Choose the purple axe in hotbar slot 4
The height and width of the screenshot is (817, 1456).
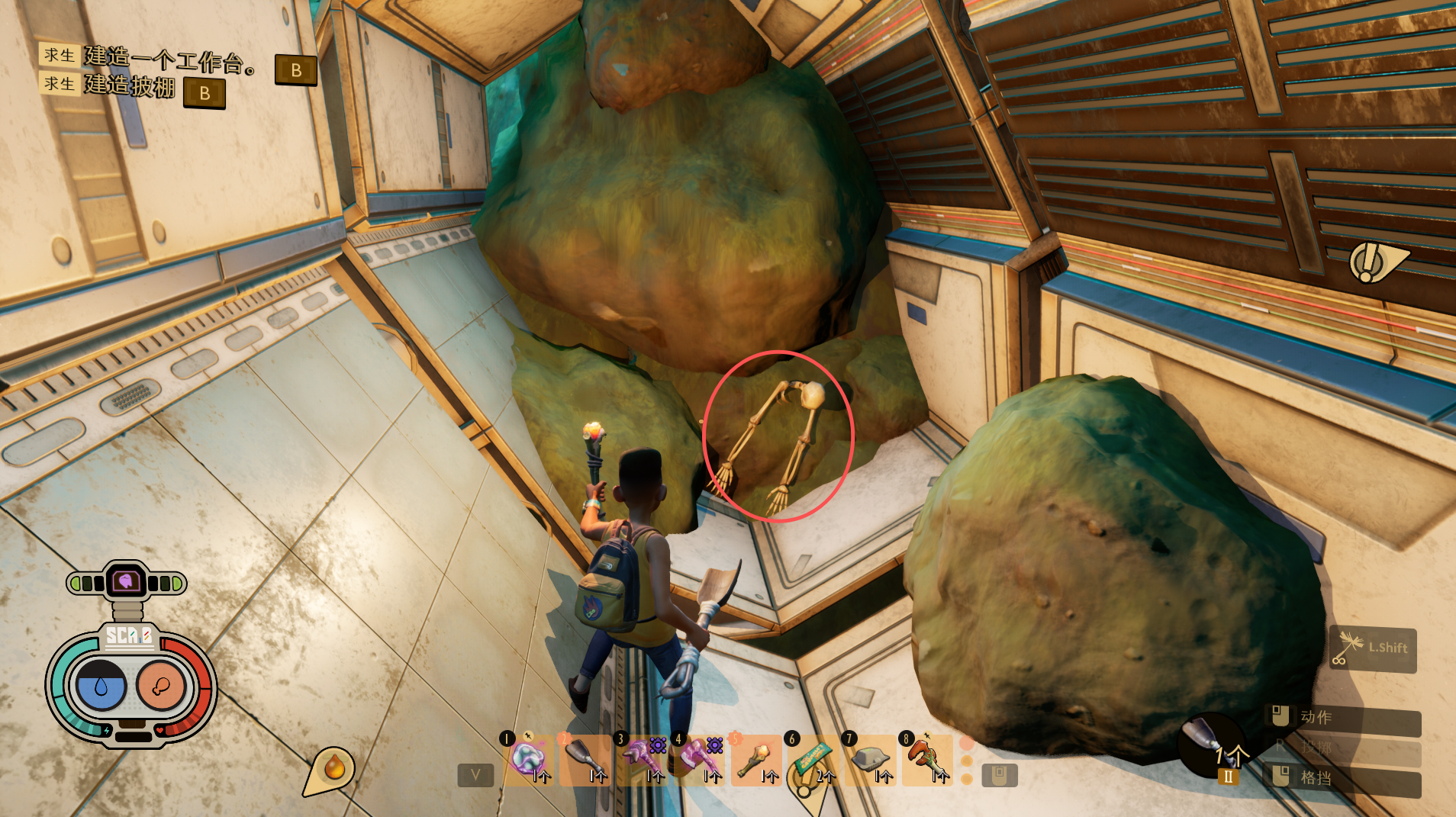[x=700, y=758]
